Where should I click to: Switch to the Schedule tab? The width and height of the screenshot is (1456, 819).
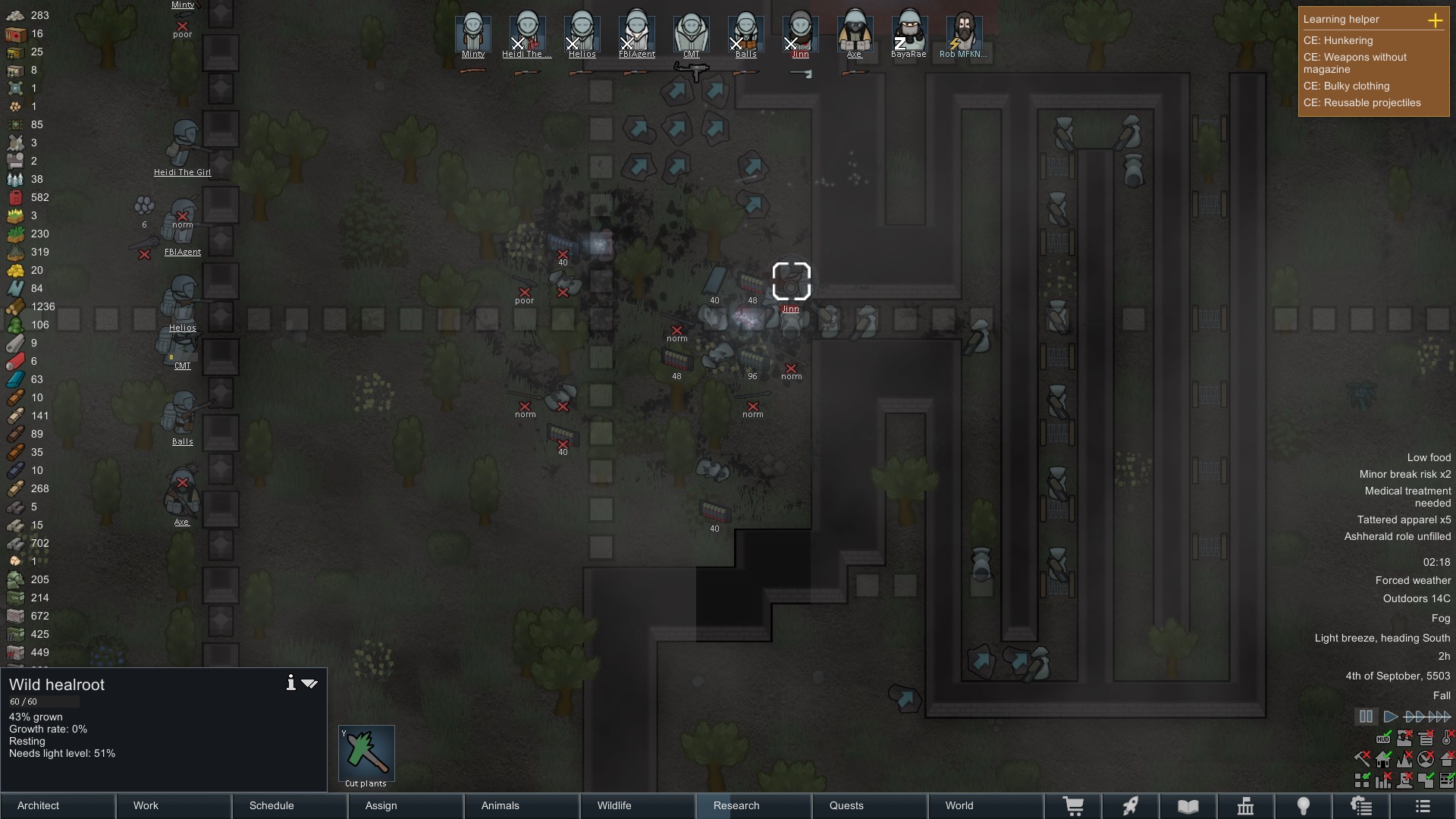[290, 805]
